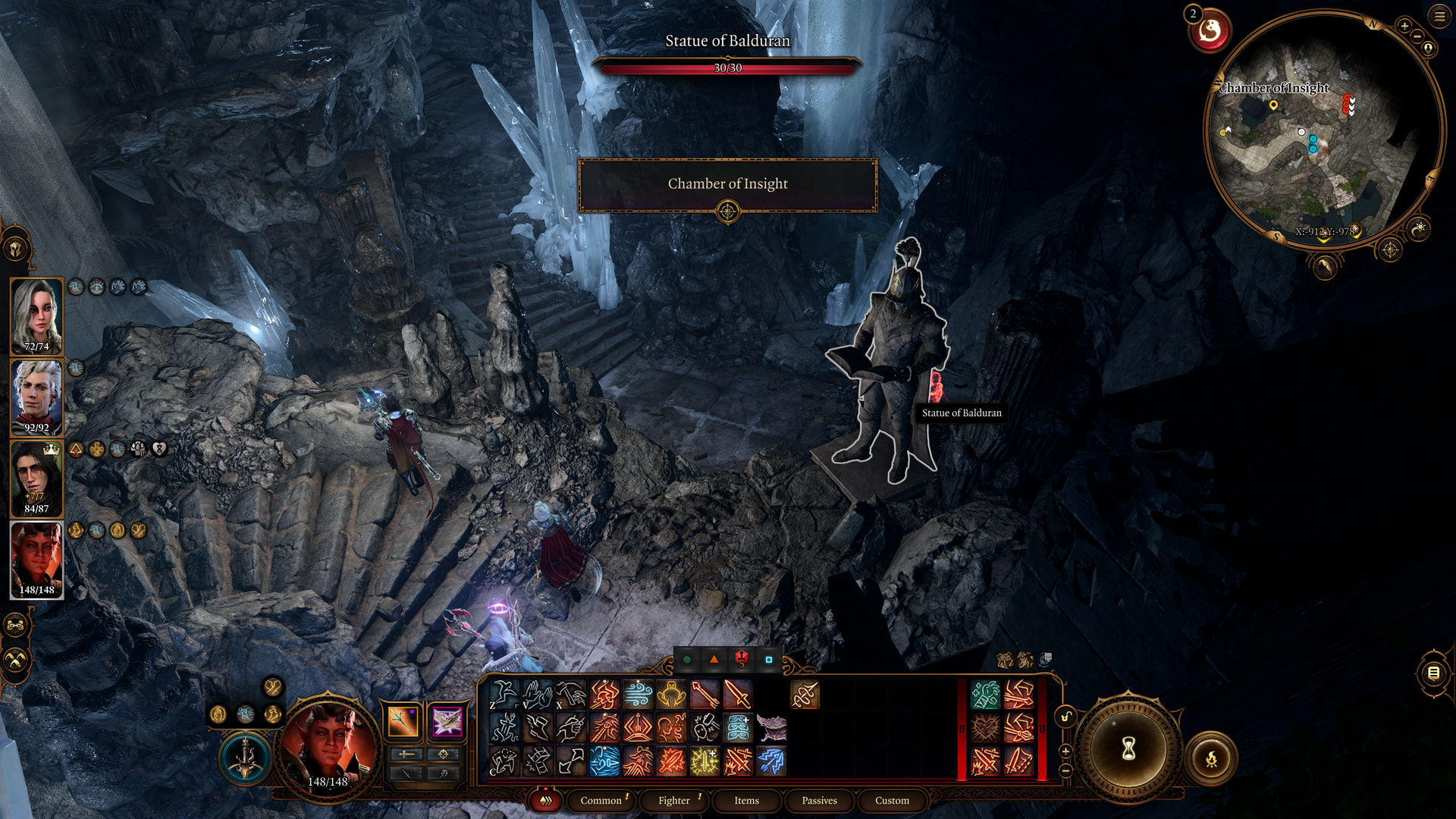Open the campfire rest menu
1456x819 pixels.
[1211, 758]
